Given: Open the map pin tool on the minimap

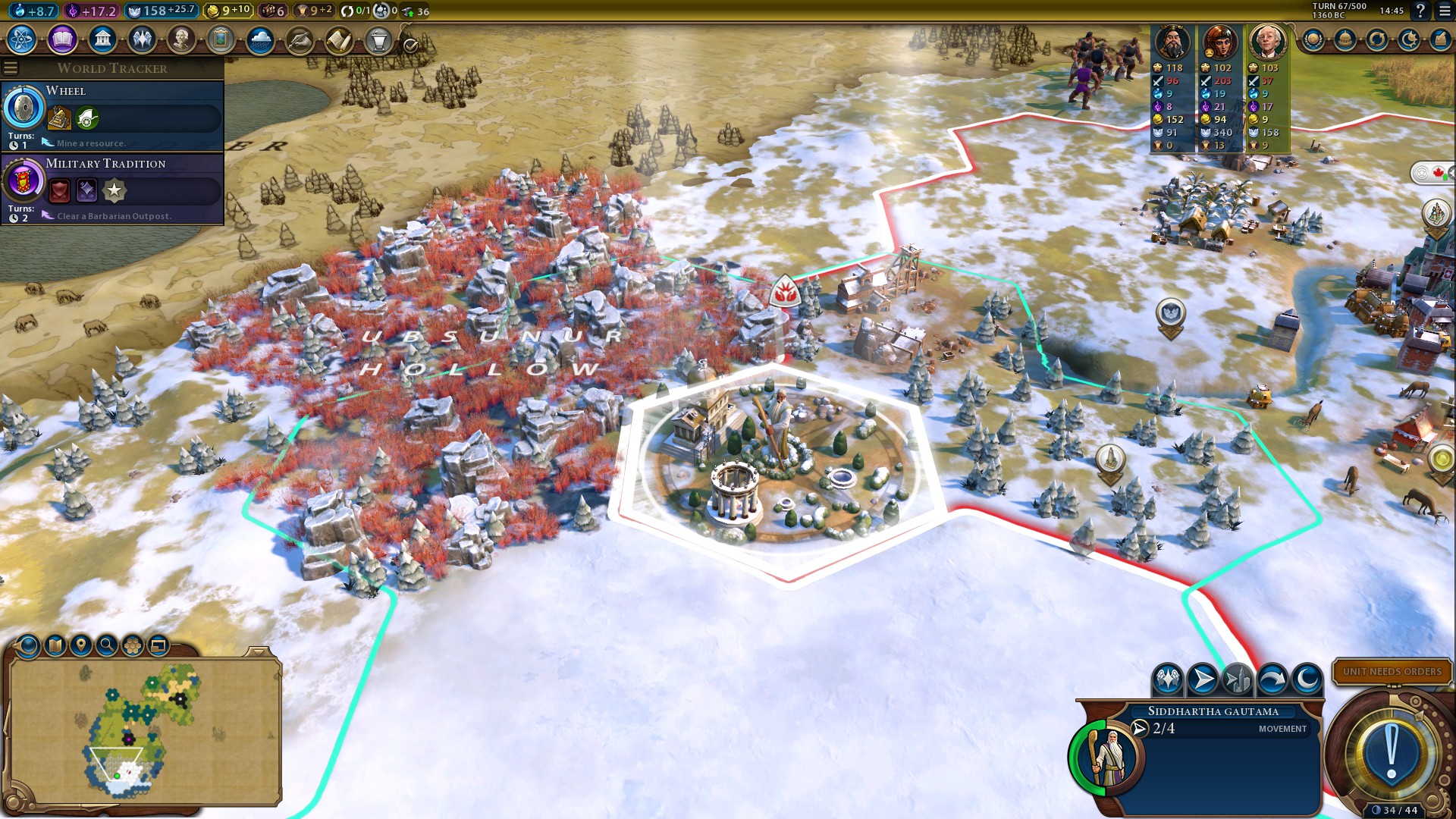Looking at the screenshot, I should (80, 645).
